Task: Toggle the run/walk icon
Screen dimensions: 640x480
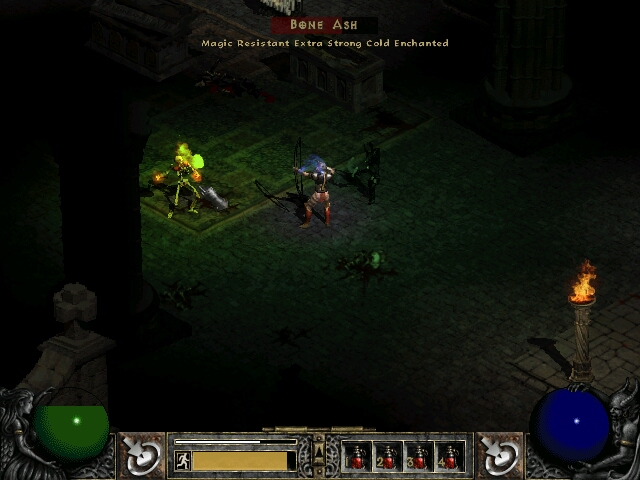Action: tap(183, 460)
